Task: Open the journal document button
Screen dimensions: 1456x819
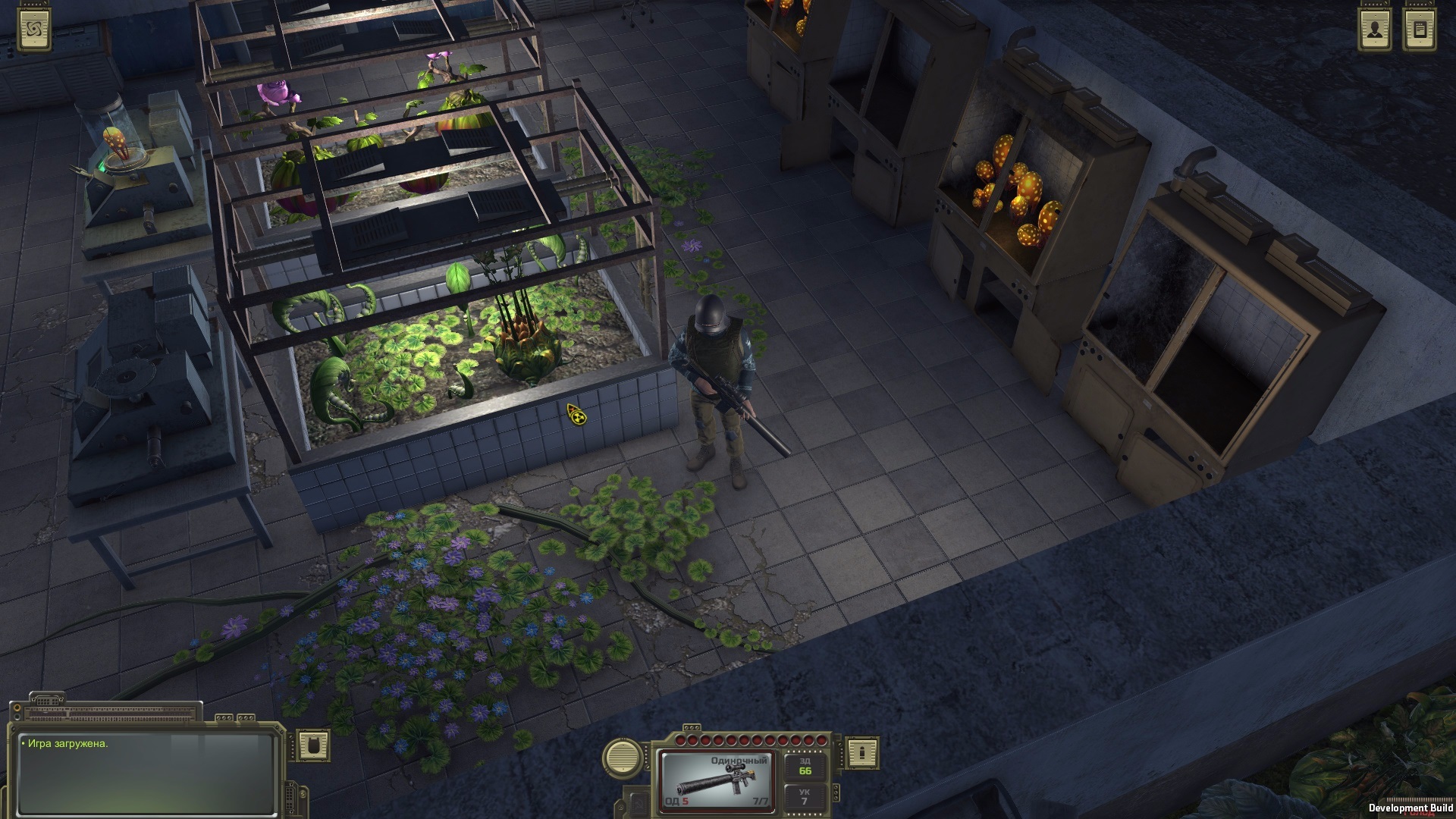Action: 1420,30
